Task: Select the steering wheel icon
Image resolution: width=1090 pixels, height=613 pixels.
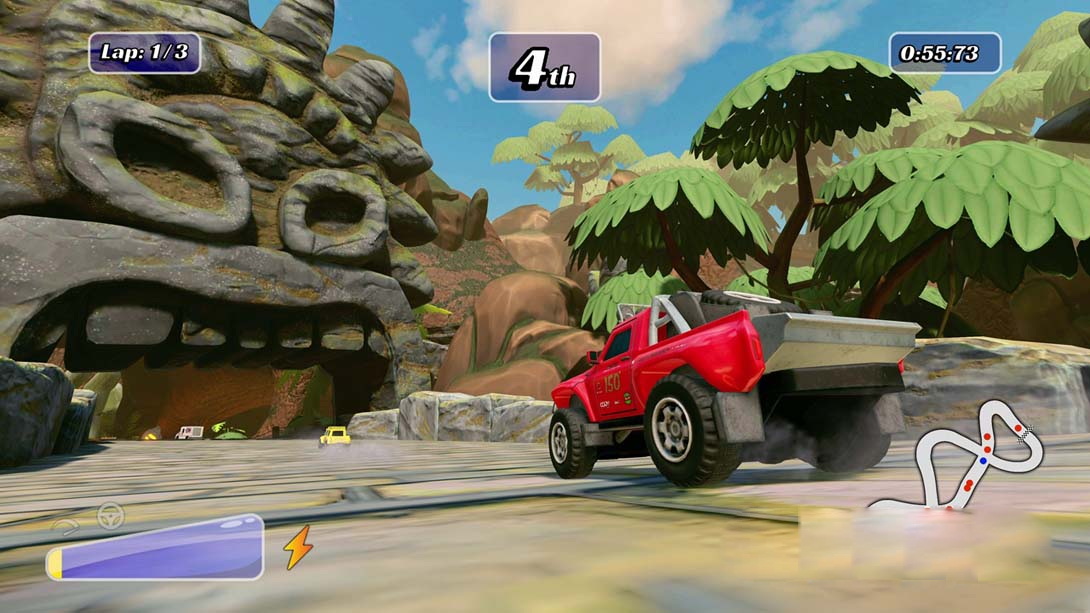Action: coord(110,516)
